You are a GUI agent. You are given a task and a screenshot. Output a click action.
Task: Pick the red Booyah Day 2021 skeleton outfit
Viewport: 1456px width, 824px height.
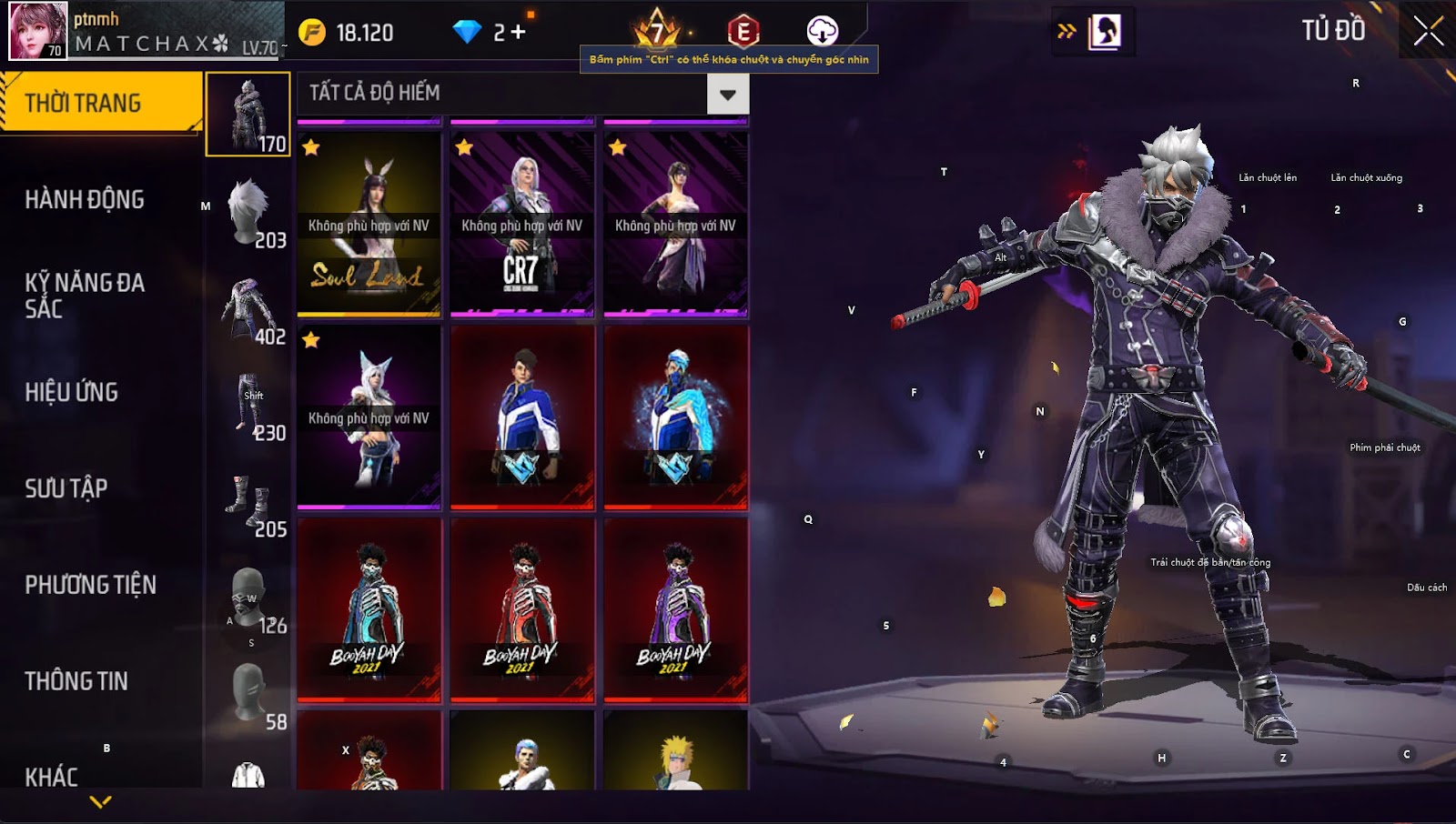[x=521, y=609]
